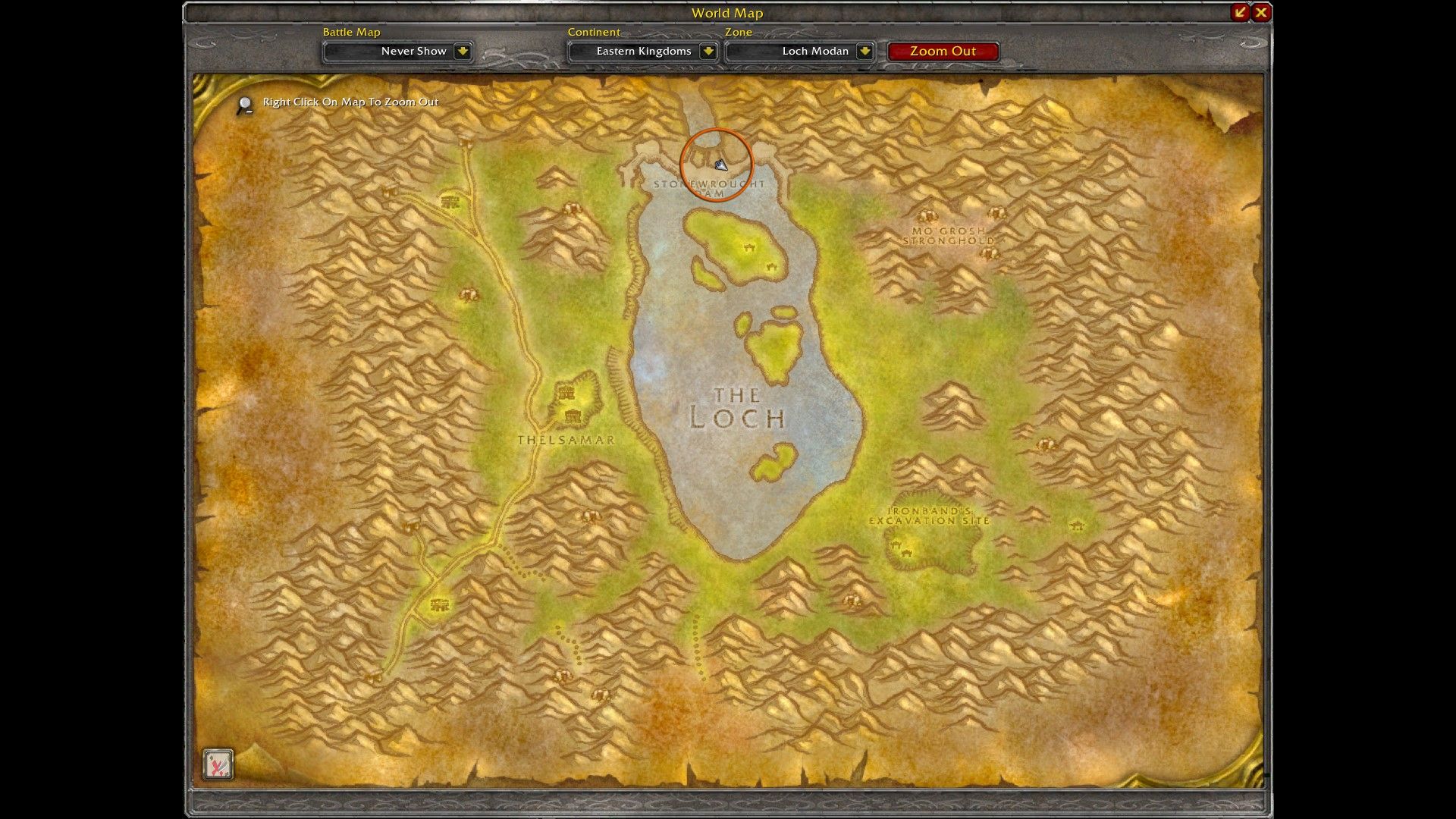Click the minimize arrow beside the close button
Image resolution: width=1456 pixels, height=819 pixels.
click(x=1239, y=12)
